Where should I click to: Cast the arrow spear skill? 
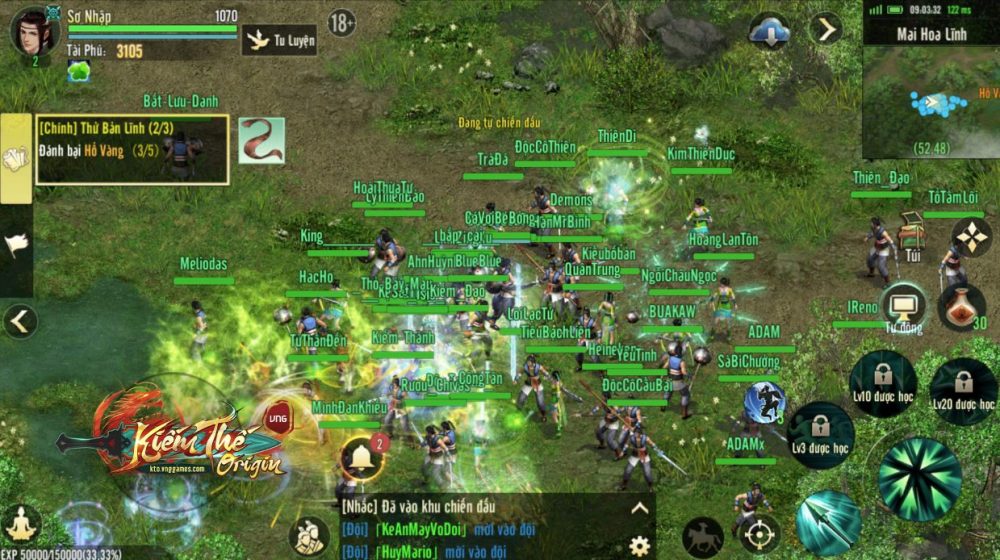click(x=828, y=521)
